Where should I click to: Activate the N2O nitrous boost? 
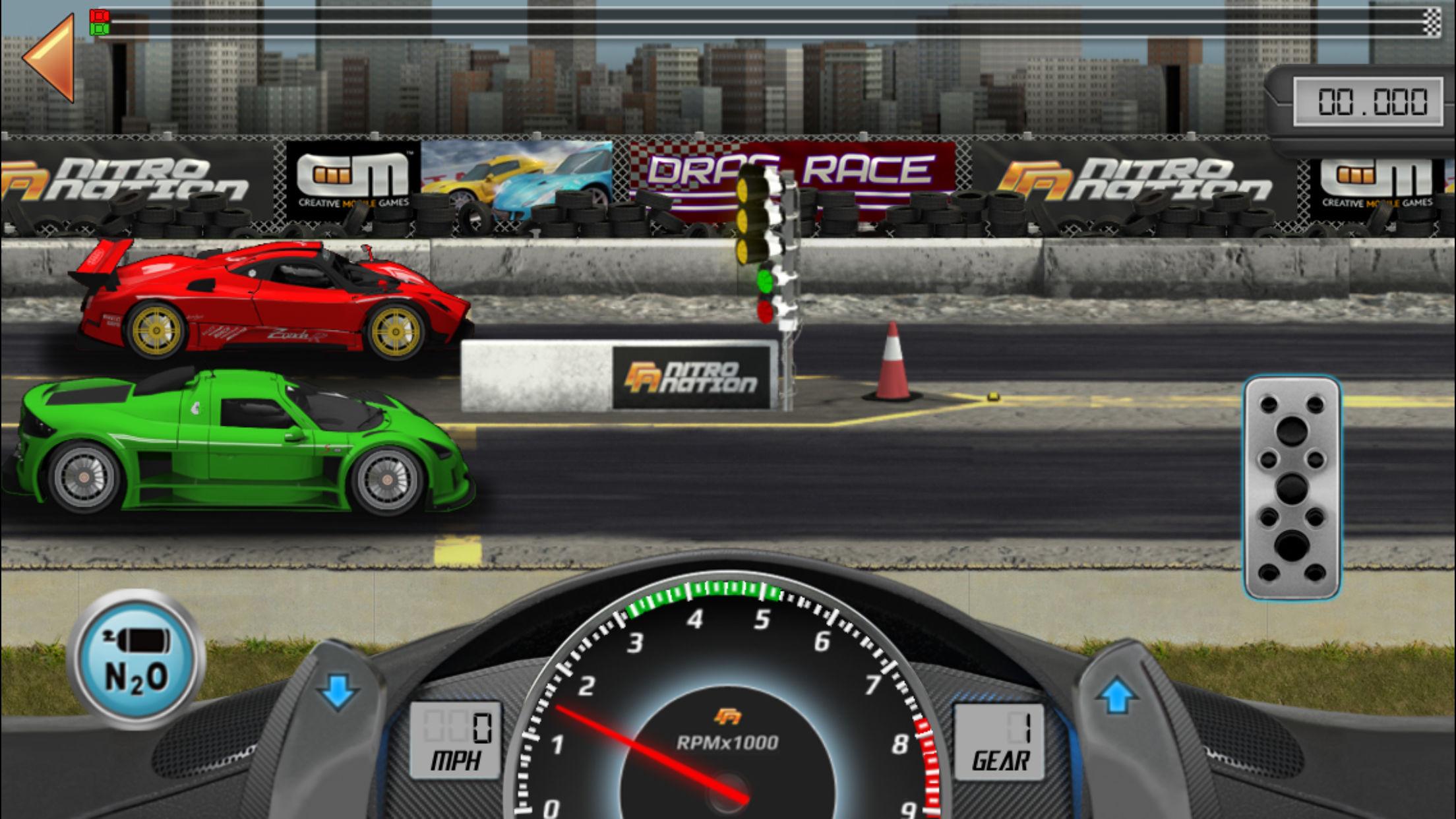pos(136,659)
